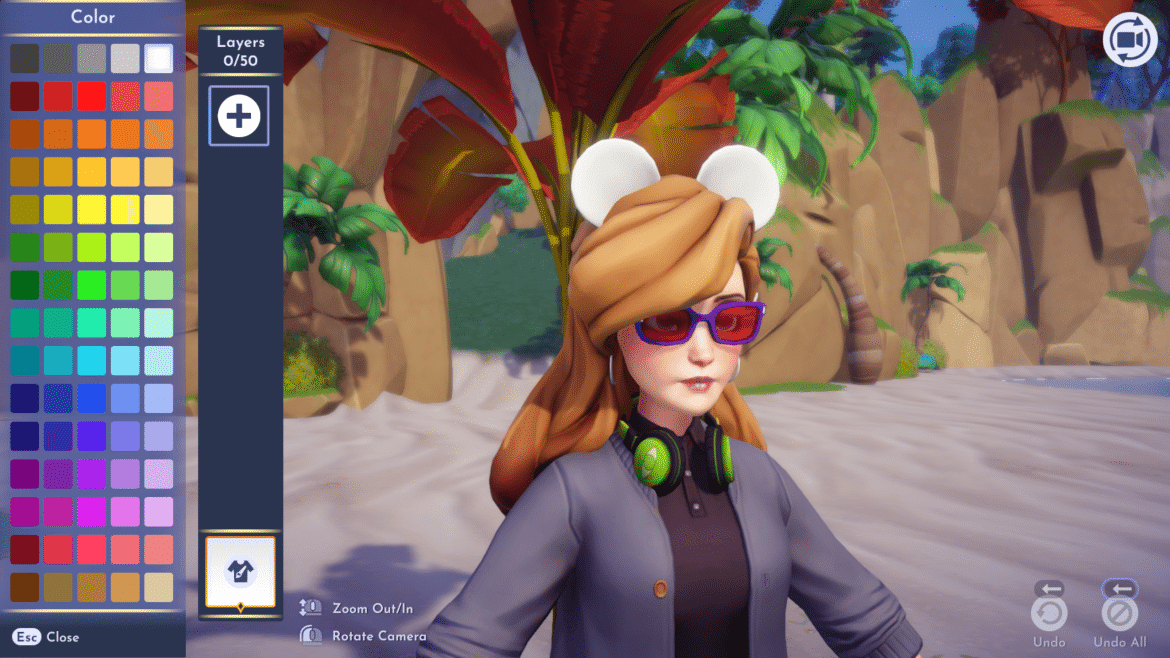Choose the darkest gray color swatch
The height and width of the screenshot is (658, 1170).
click(x=24, y=58)
